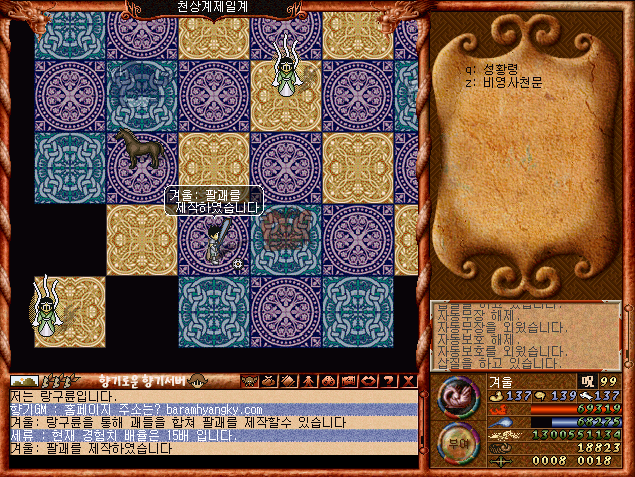The width and height of the screenshot is (635, 477).
Task: Click the scroll-flag toolbar button
Action: [x=348, y=381]
